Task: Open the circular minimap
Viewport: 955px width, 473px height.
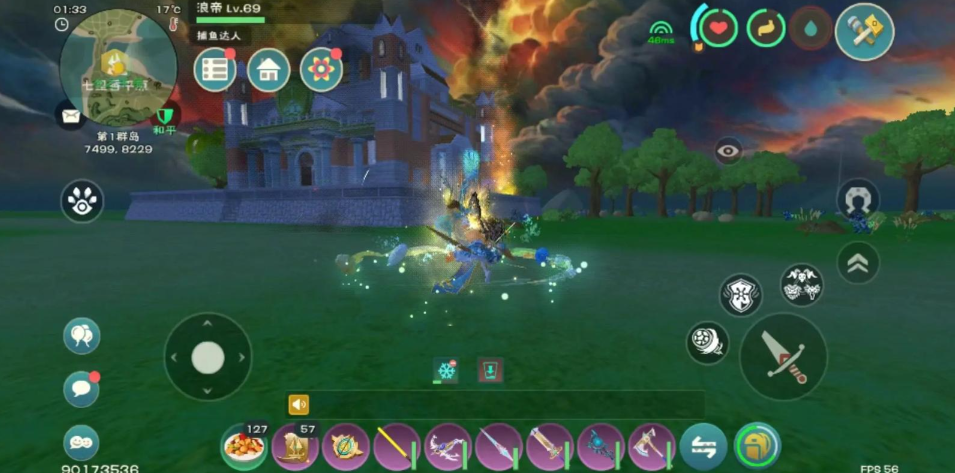Action: pyautogui.click(x=118, y=67)
